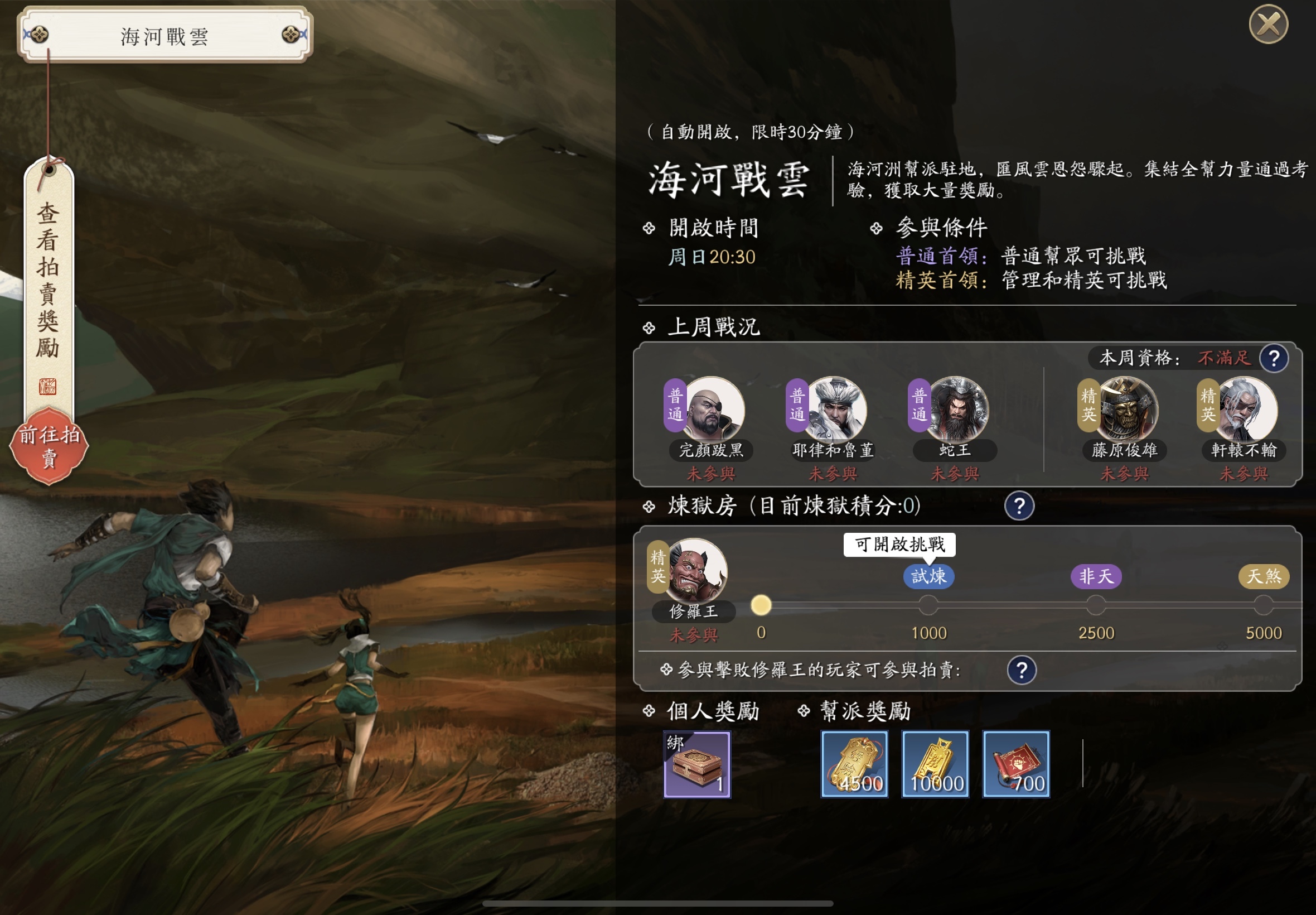Open the red scroll reward showing 700
The height and width of the screenshot is (915, 1316).
click(x=1017, y=764)
